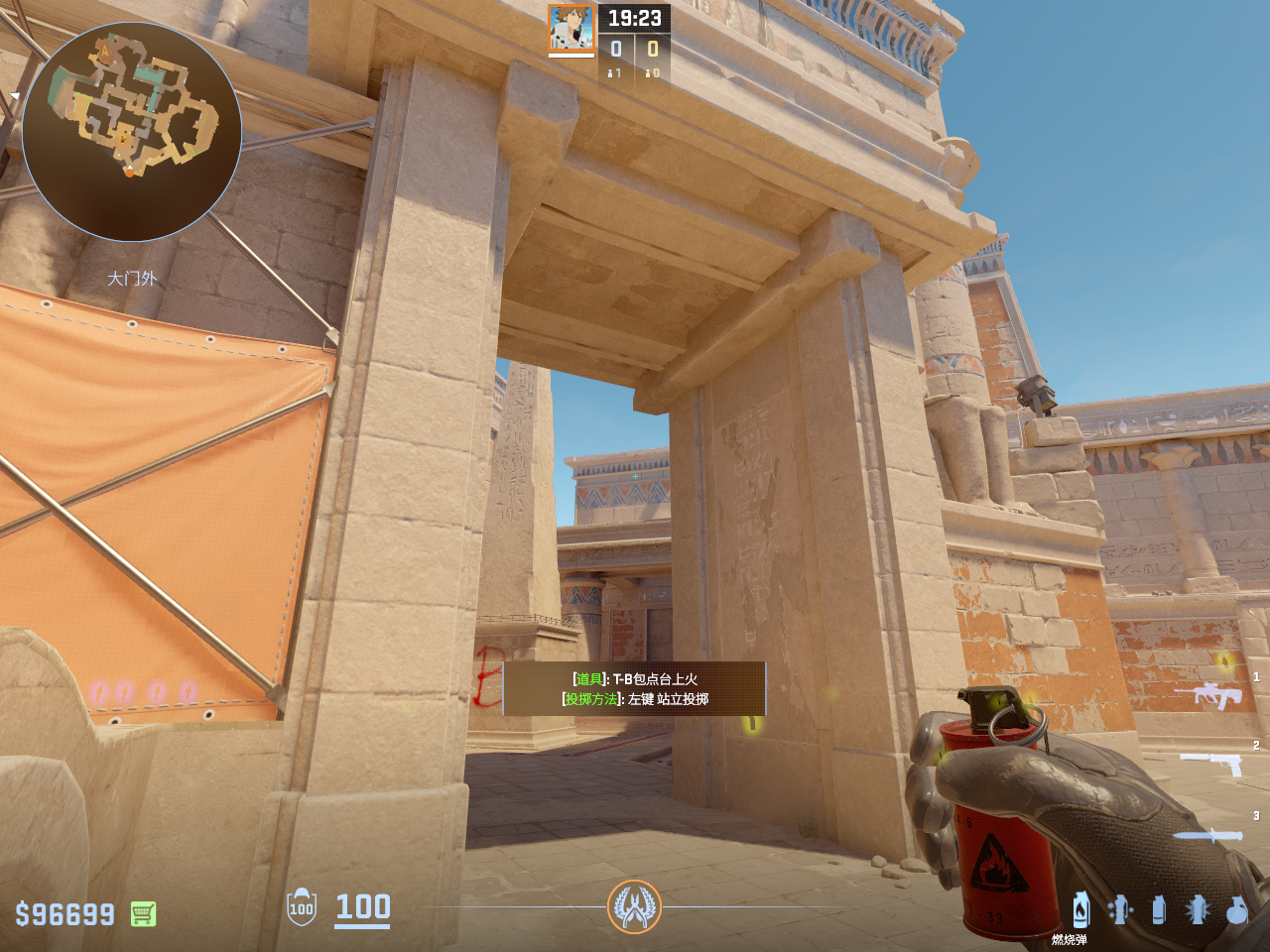The image size is (1270, 952).
Task: Choose the decoy grenade icon with side sparks
Action: [x=1120, y=909]
